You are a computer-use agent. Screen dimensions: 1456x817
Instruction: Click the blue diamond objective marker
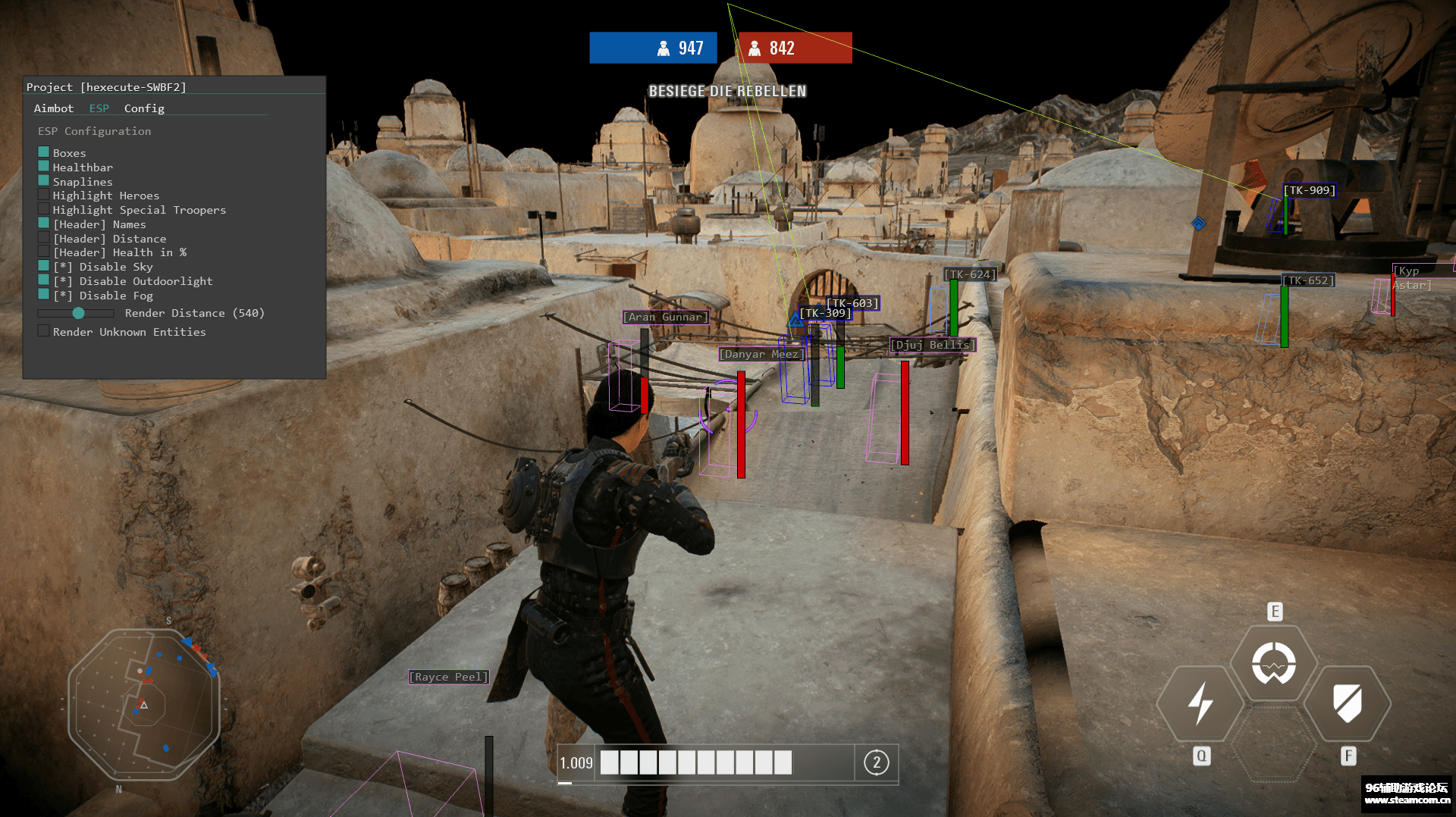tap(1199, 223)
